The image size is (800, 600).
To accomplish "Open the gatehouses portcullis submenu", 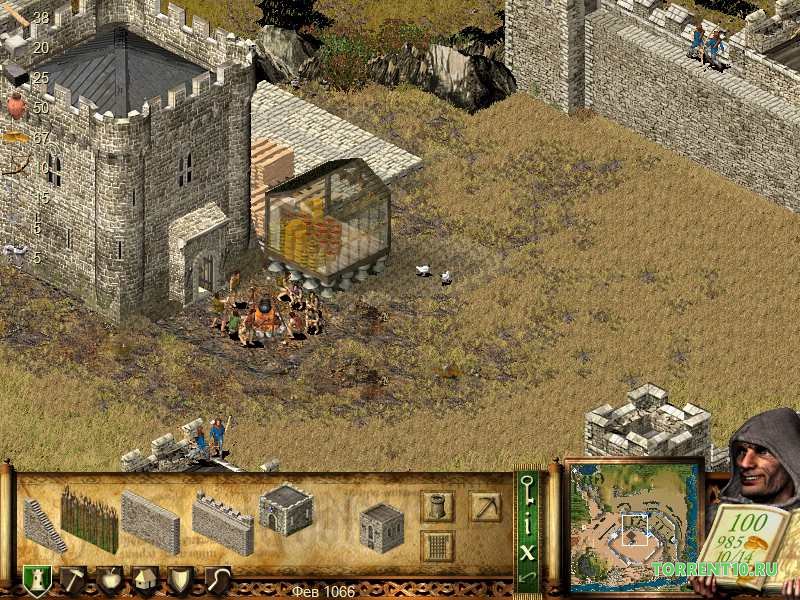I will pyautogui.click(x=437, y=546).
